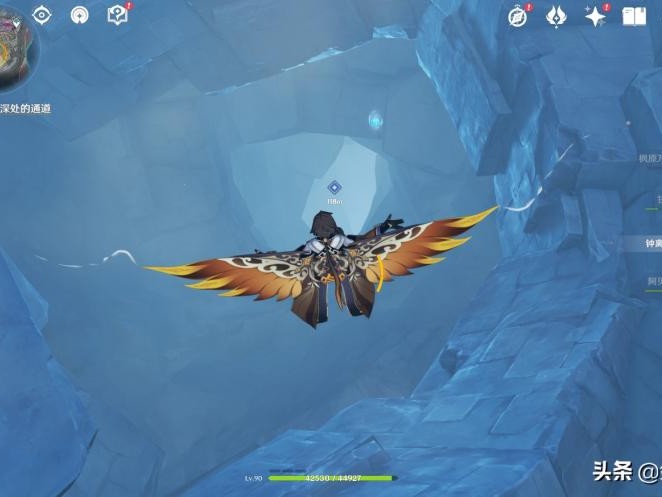
Task: Open the compass events icon
Action: coord(517,16)
